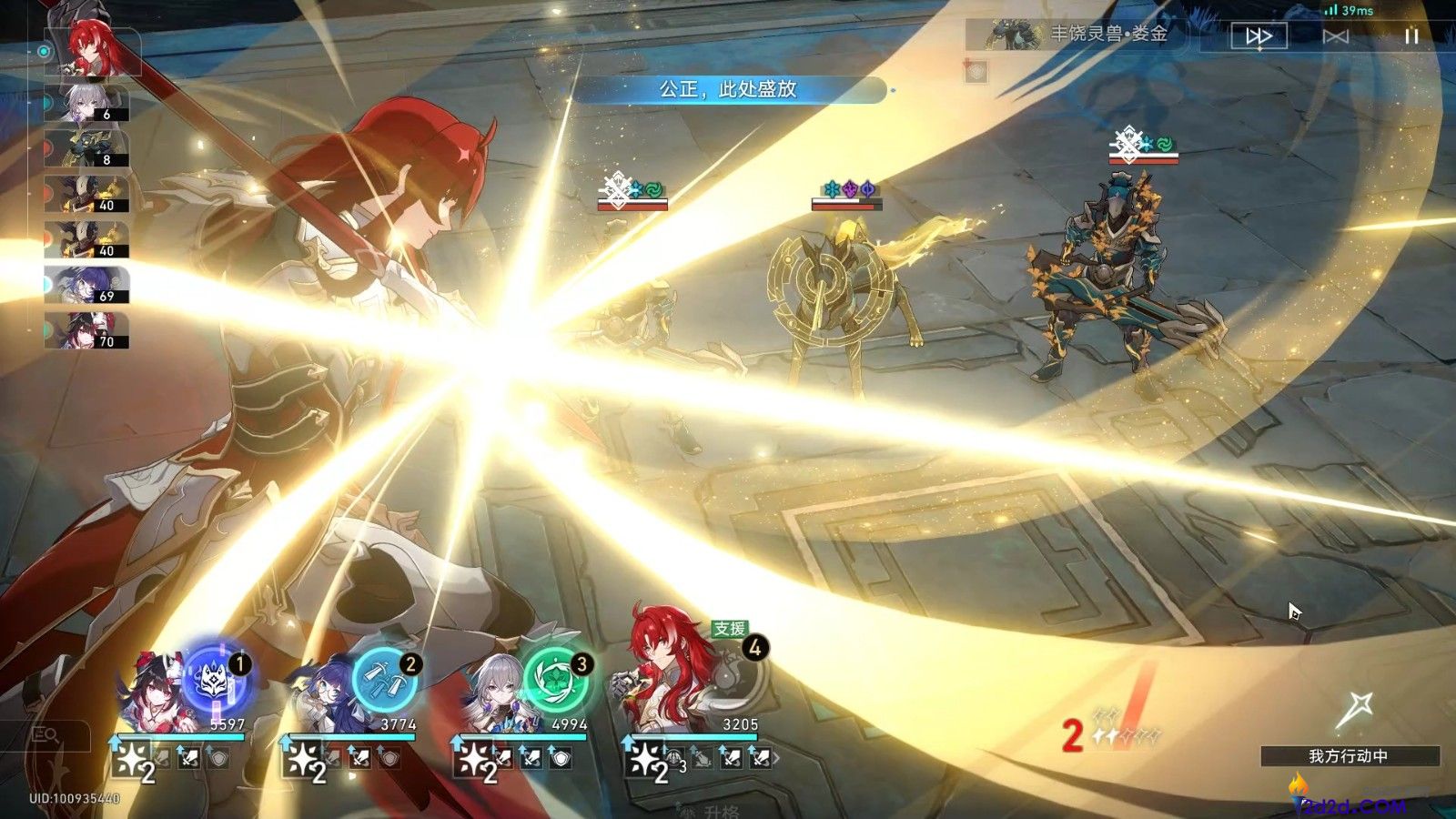Click the shield buff icon under the first character

coord(218,760)
